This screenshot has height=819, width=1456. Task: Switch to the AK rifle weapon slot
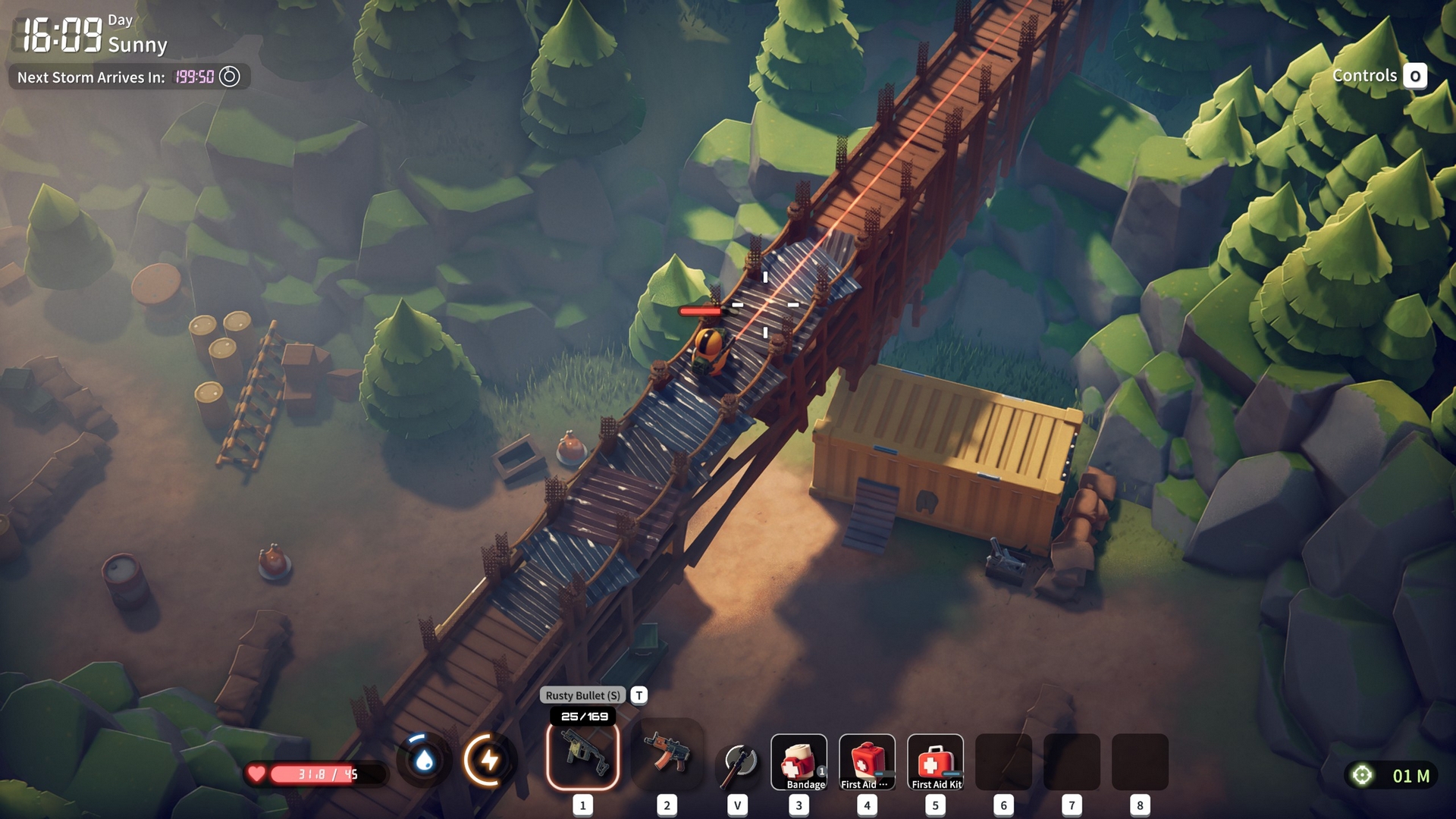667,755
